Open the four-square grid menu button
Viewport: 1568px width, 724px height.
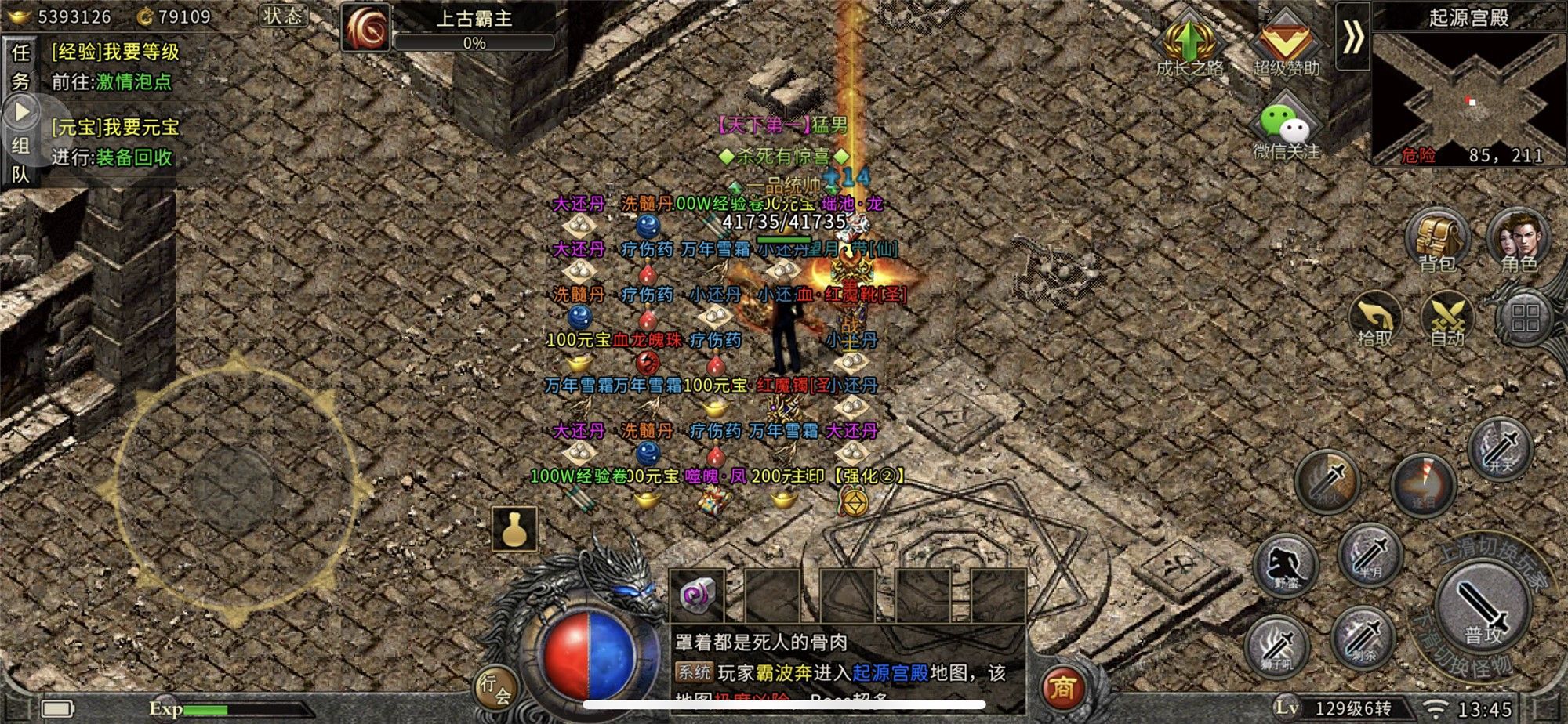[1525, 318]
